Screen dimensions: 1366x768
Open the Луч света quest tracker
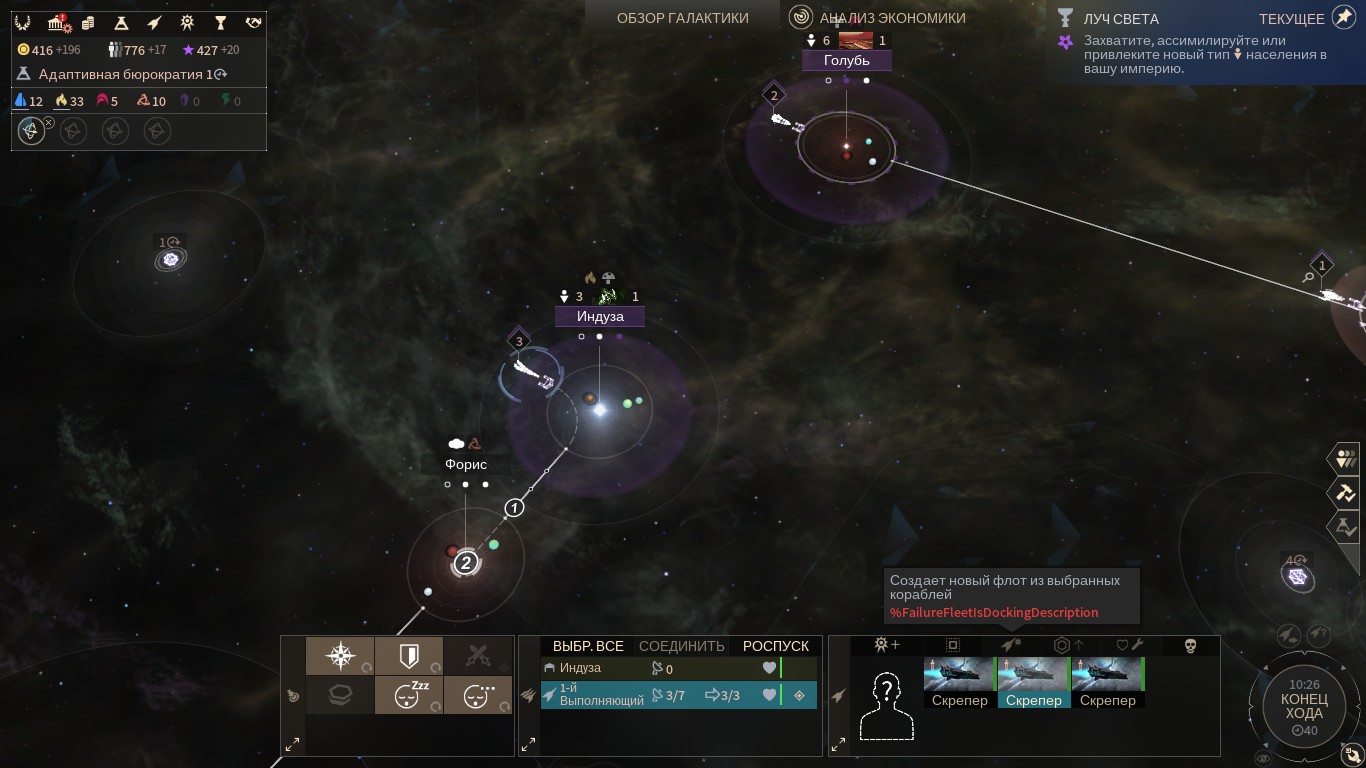pos(1120,19)
